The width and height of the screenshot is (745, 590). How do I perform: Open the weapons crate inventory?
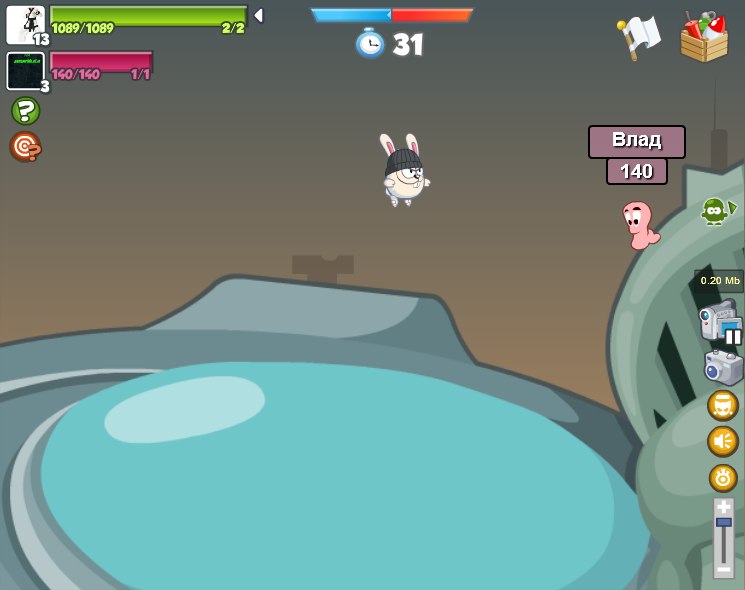click(x=704, y=38)
